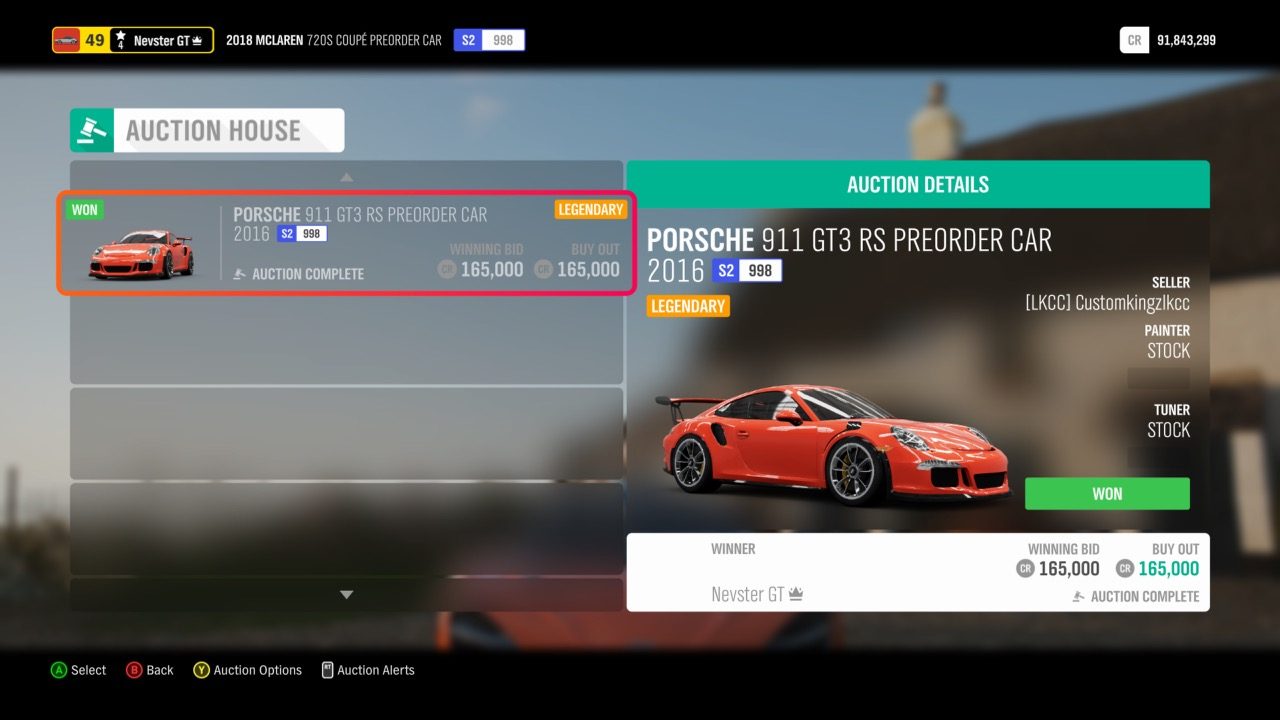Select the Porsche 911 GT3 RS auction listing
The height and width of the screenshot is (720, 1280).
pyautogui.click(x=345, y=243)
